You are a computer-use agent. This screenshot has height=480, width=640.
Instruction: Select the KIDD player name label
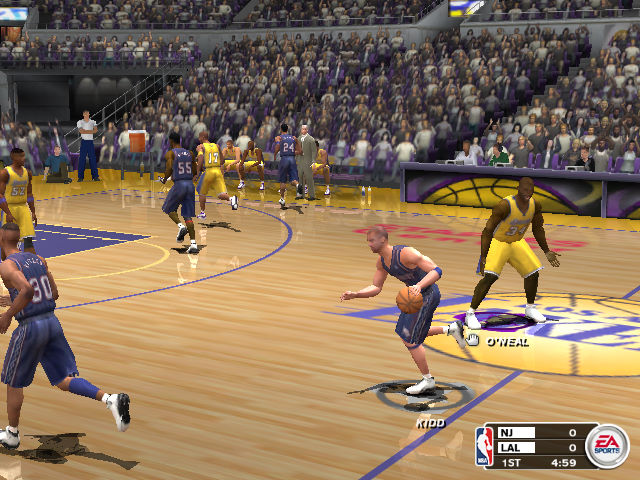tap(429, 423)
